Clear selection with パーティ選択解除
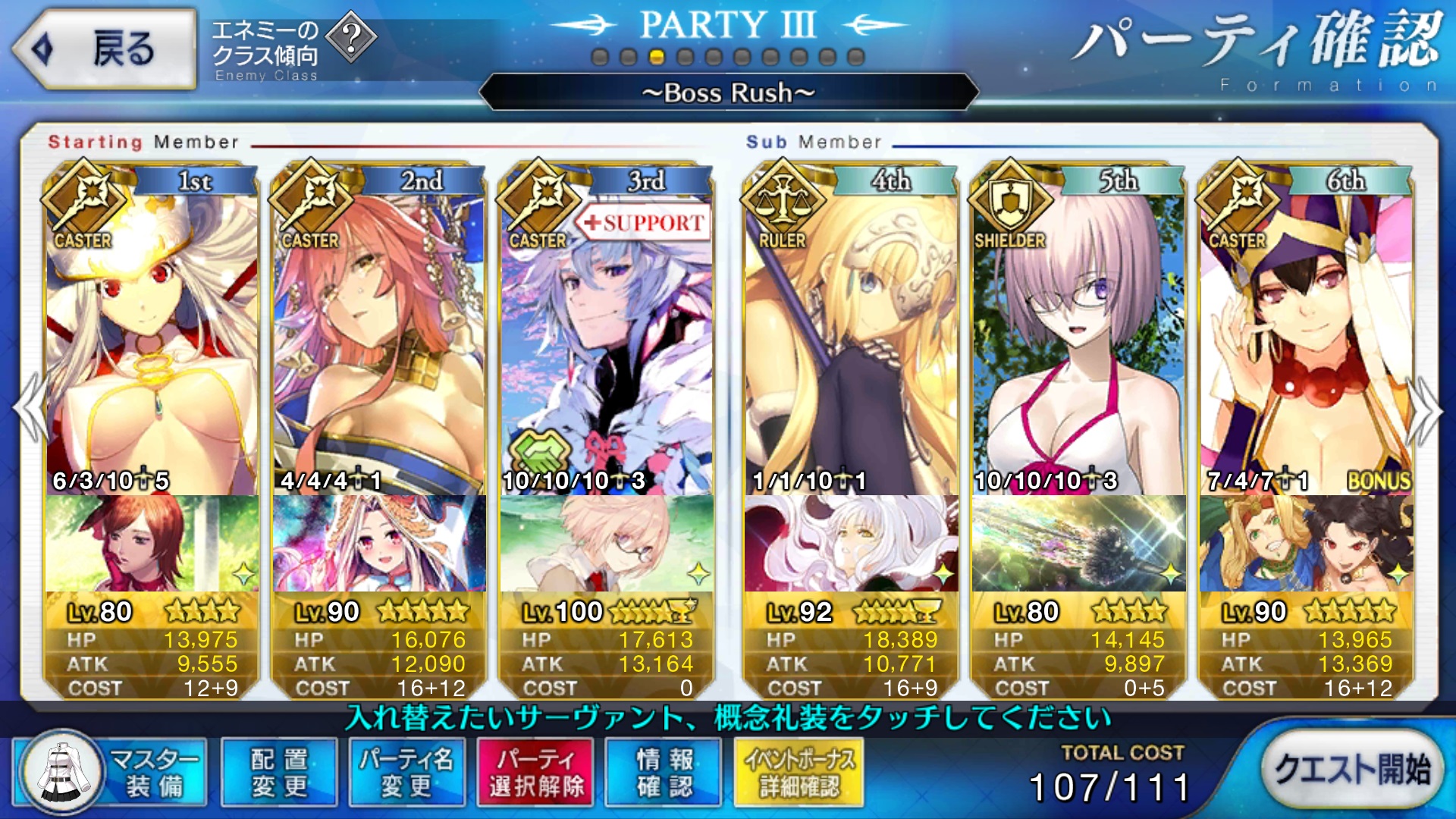Image resolution: width=1456 pixels, height=819 pixels. (x=536, y=772)
